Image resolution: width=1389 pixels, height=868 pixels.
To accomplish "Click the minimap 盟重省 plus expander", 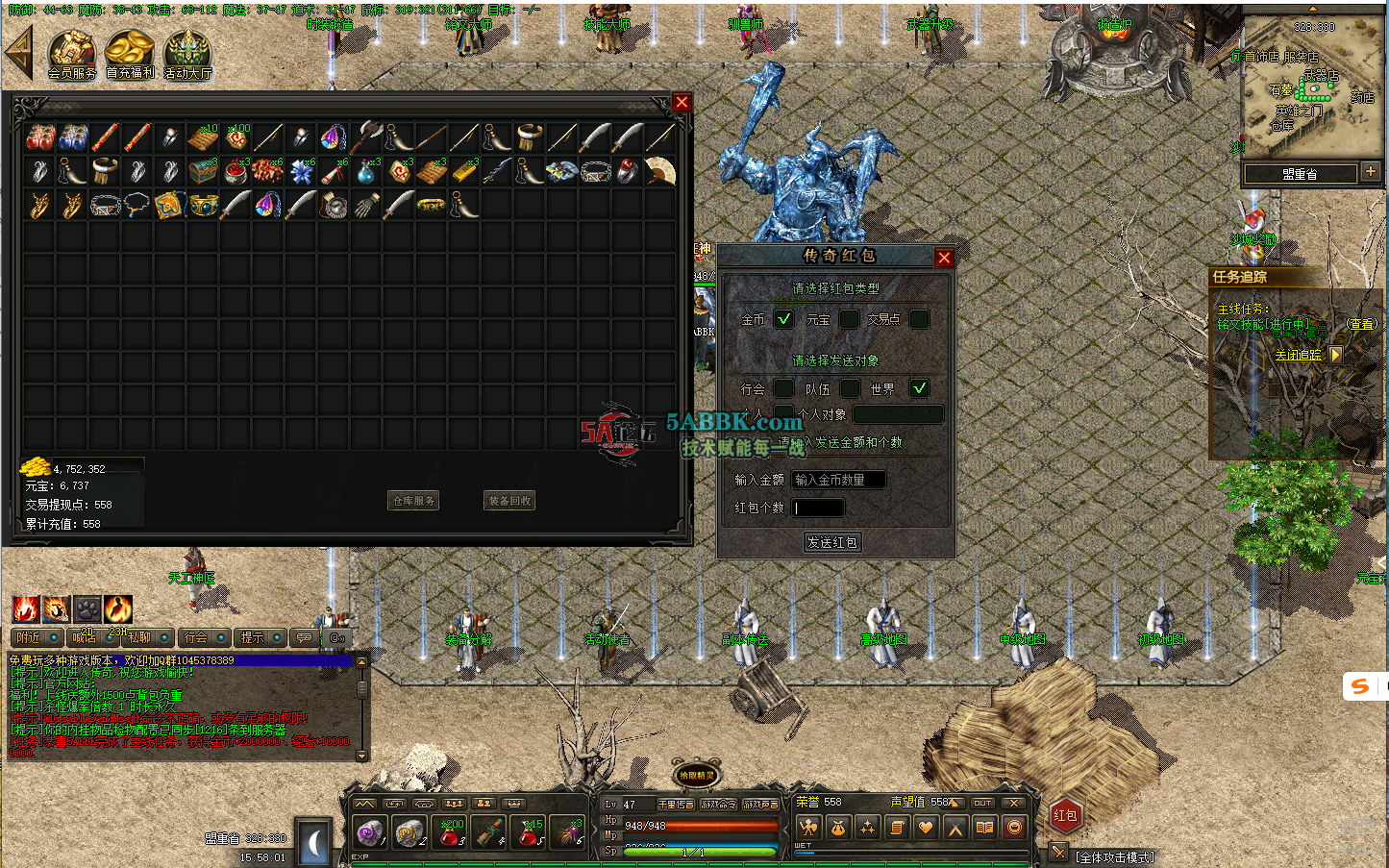I will click(x=1372, y=172).
